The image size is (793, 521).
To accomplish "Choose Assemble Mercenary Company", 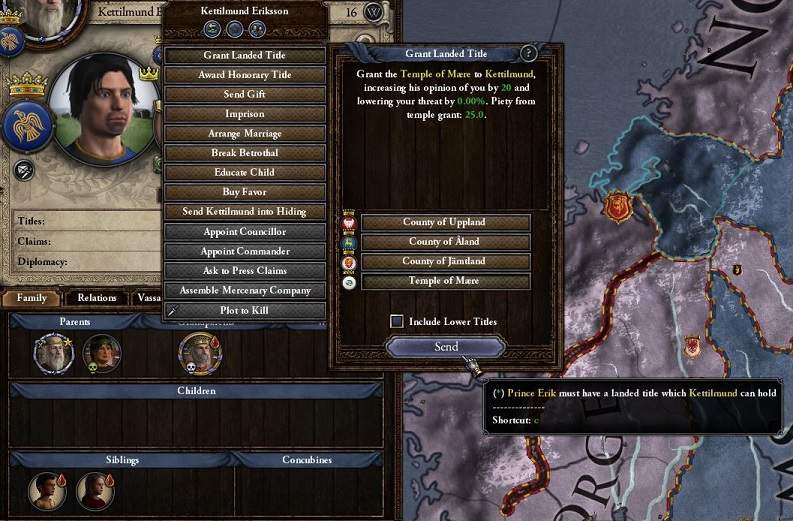I will [x=245, y=290].
